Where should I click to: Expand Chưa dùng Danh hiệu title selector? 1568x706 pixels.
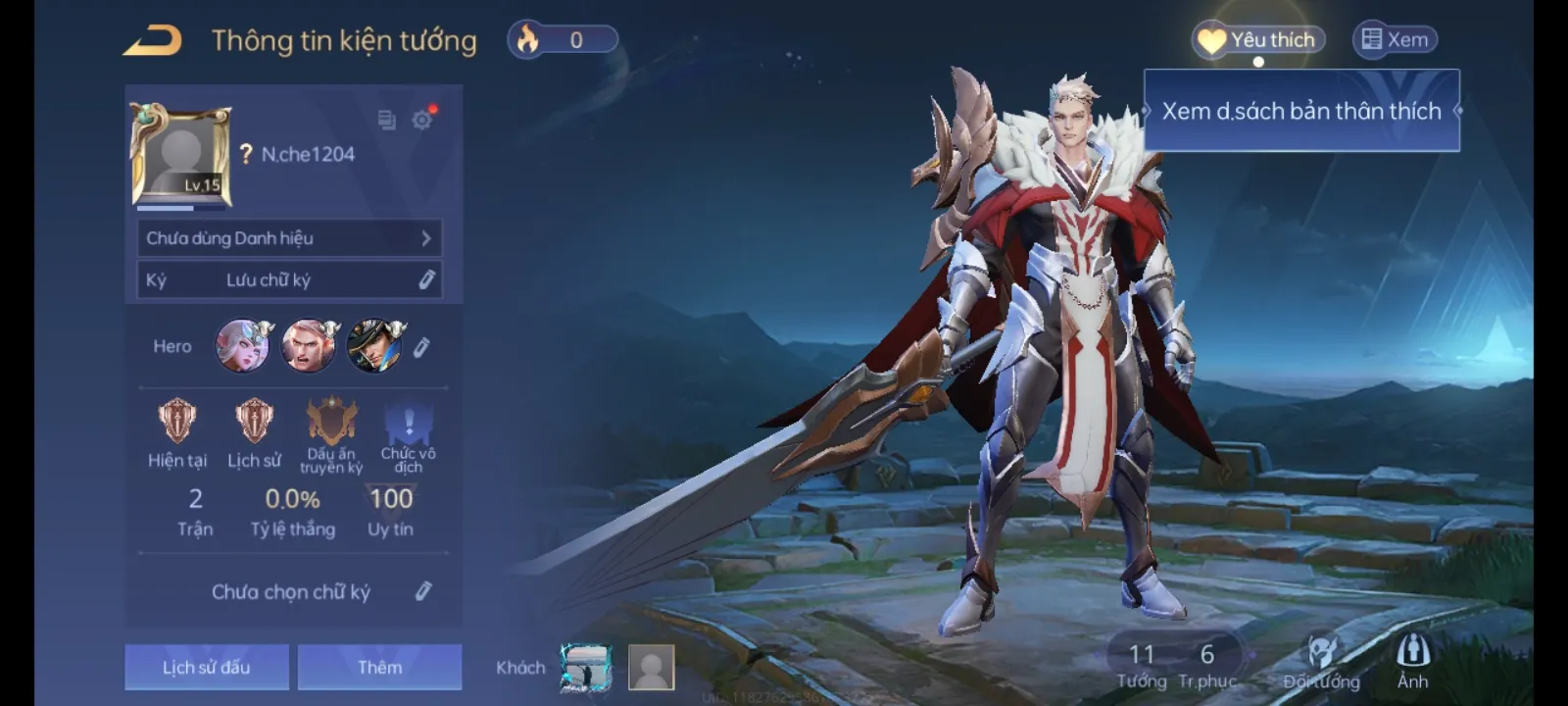(x=287, y=237)
